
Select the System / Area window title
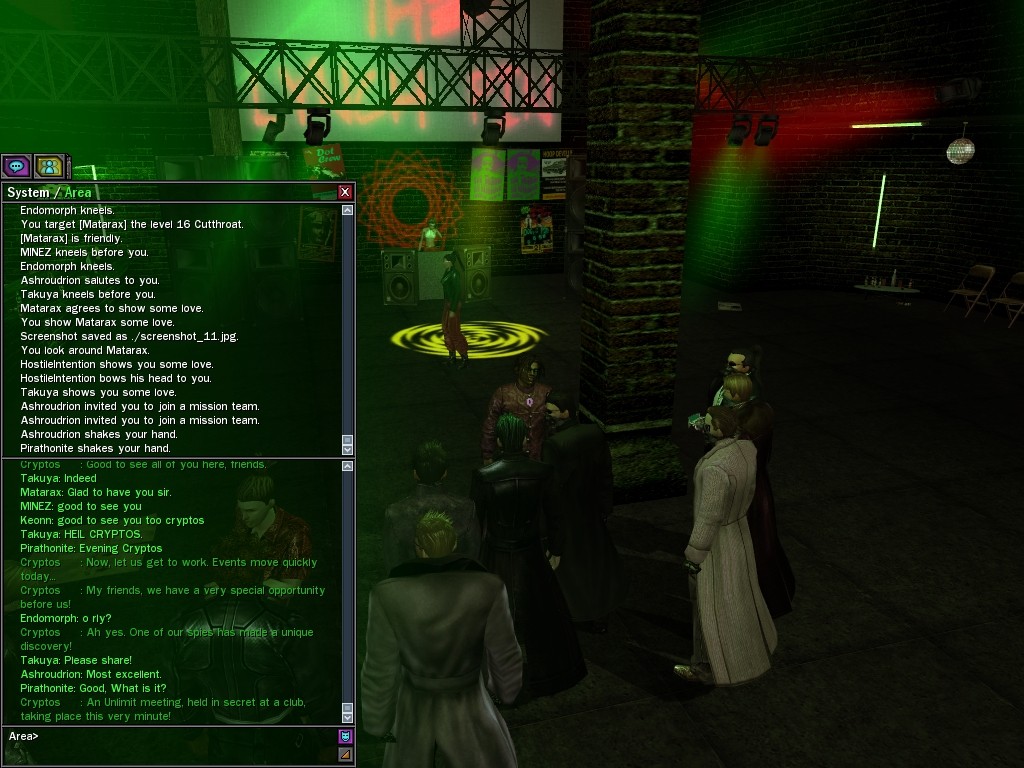click(x=49, y=192)
